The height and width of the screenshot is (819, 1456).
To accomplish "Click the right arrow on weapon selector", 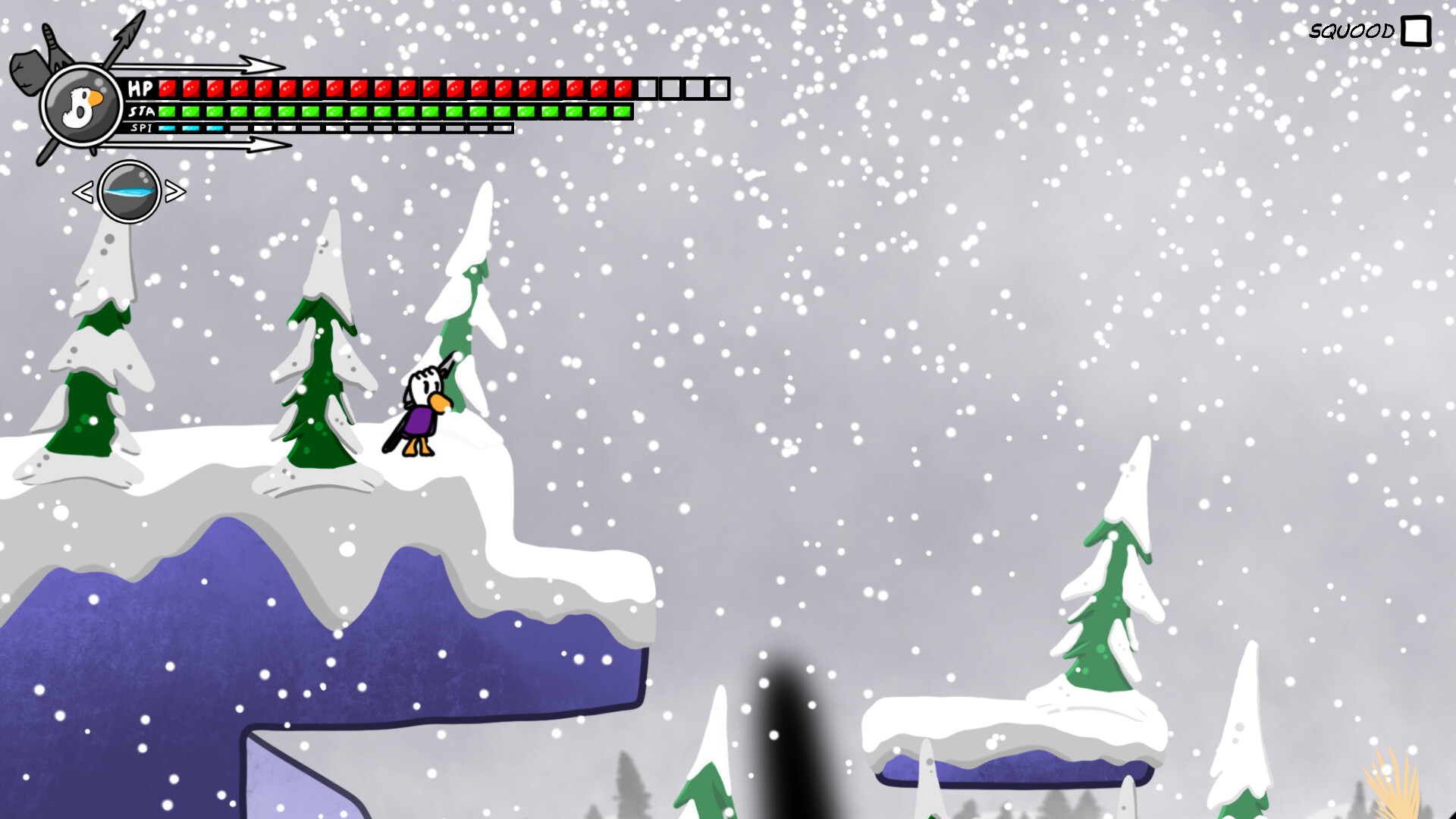I will coord(177,193).
